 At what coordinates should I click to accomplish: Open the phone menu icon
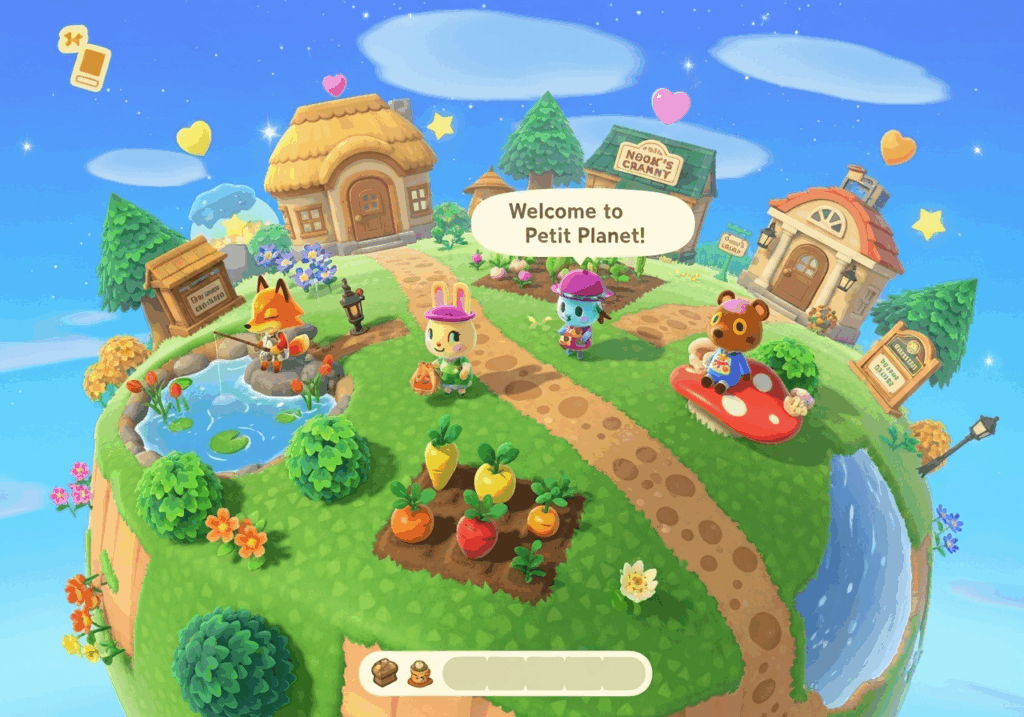click(85, 59)
